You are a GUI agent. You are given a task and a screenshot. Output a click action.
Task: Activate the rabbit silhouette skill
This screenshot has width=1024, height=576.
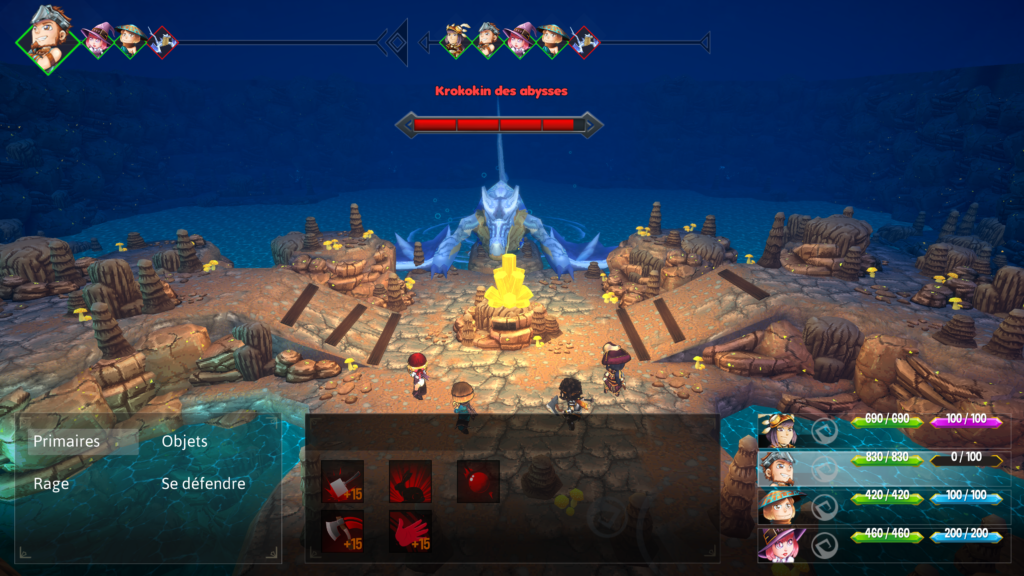[x=410, y=481]
